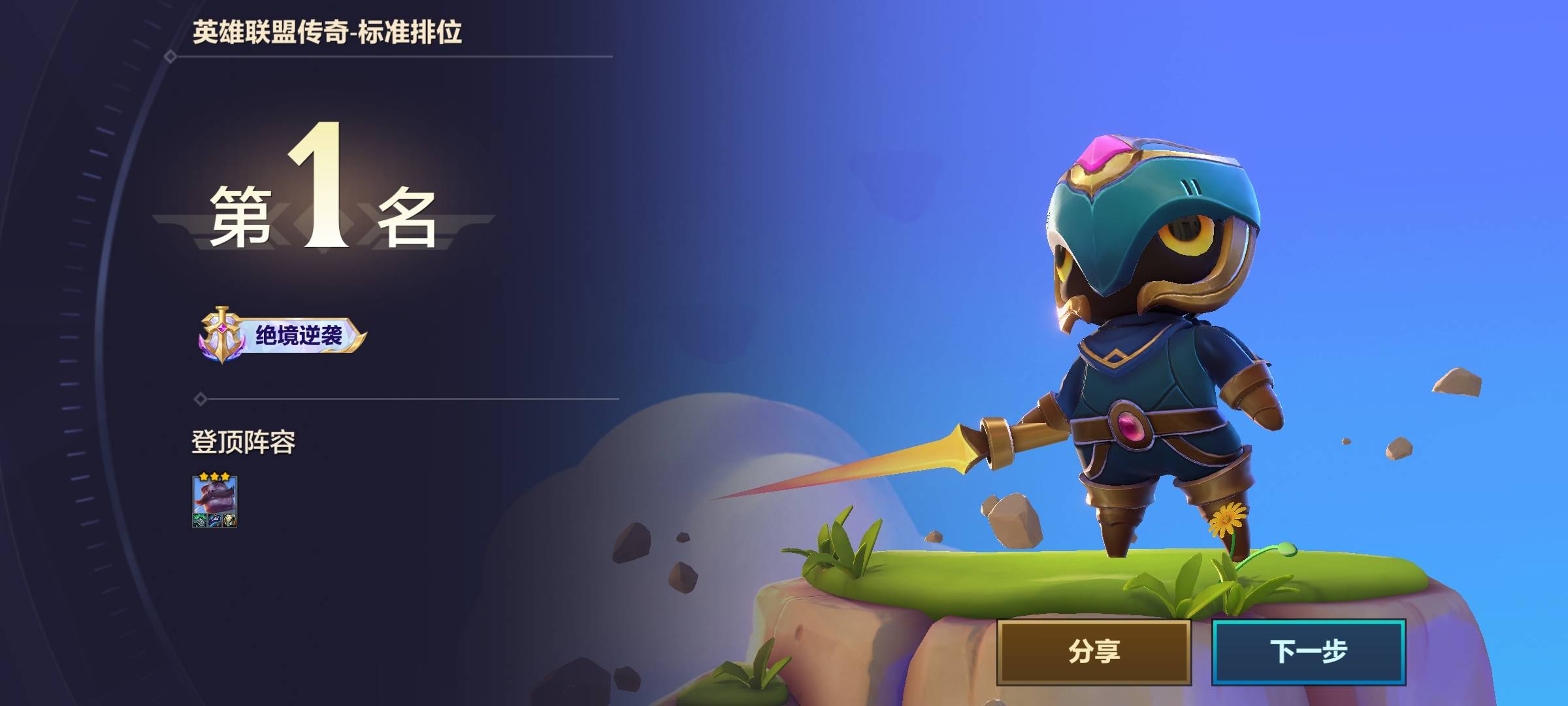Click the 分享 share button
The image size is (1568, 706).
tap(1094, 652)
